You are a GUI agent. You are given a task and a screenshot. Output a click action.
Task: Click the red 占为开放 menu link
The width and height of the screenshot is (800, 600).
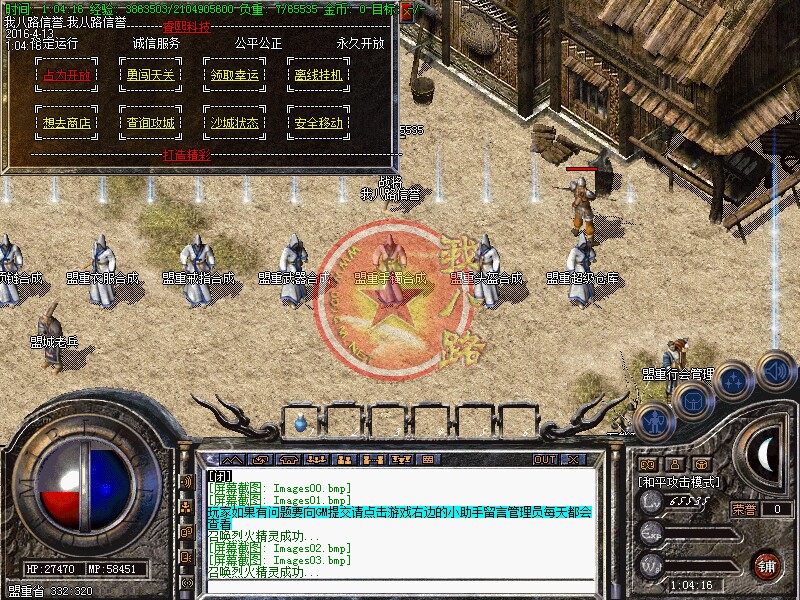67,75
